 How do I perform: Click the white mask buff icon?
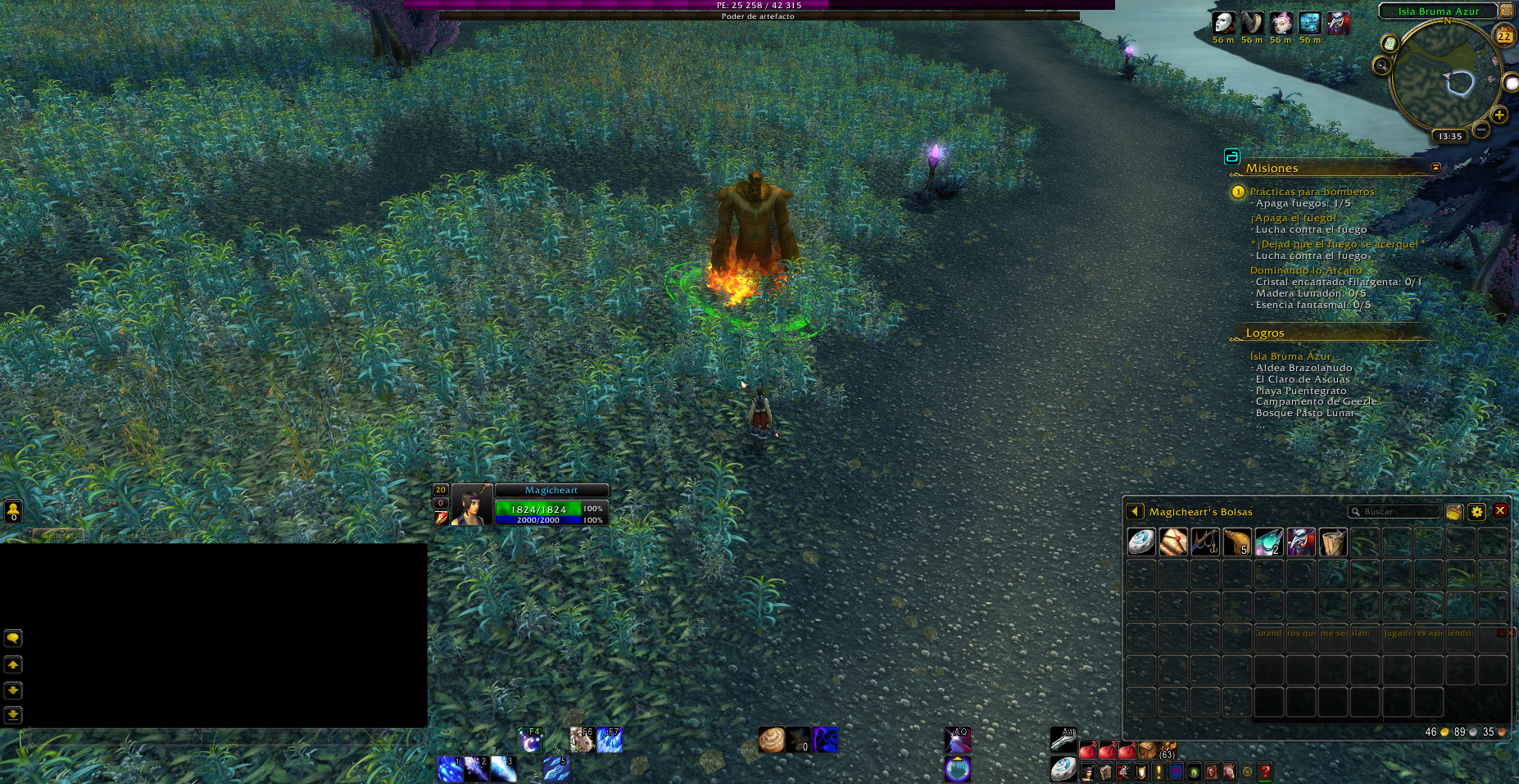pyautogui.click(x=1223, y=22)
